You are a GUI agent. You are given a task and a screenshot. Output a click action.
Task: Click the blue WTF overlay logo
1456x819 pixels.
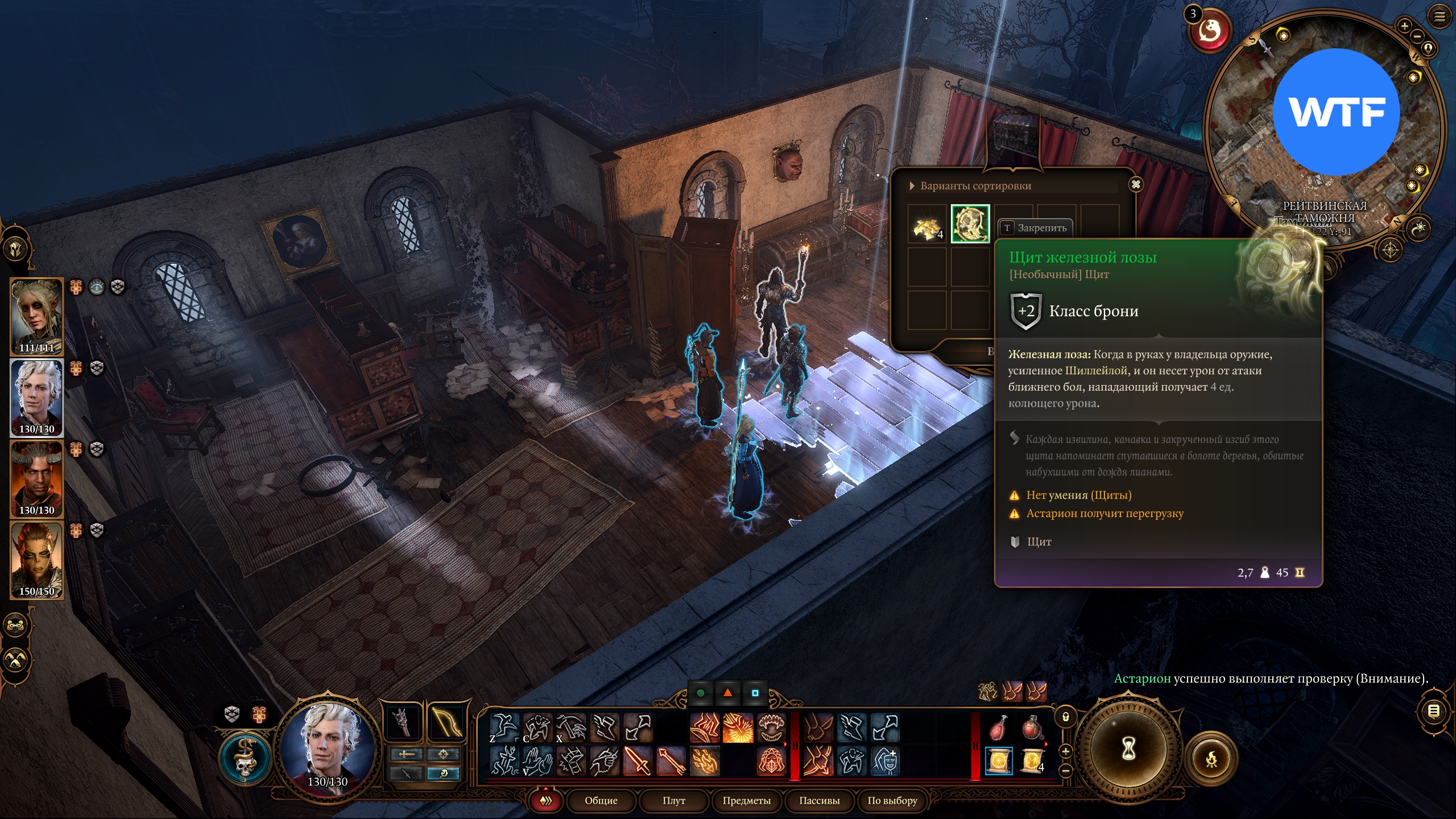tap(1336, 112)
